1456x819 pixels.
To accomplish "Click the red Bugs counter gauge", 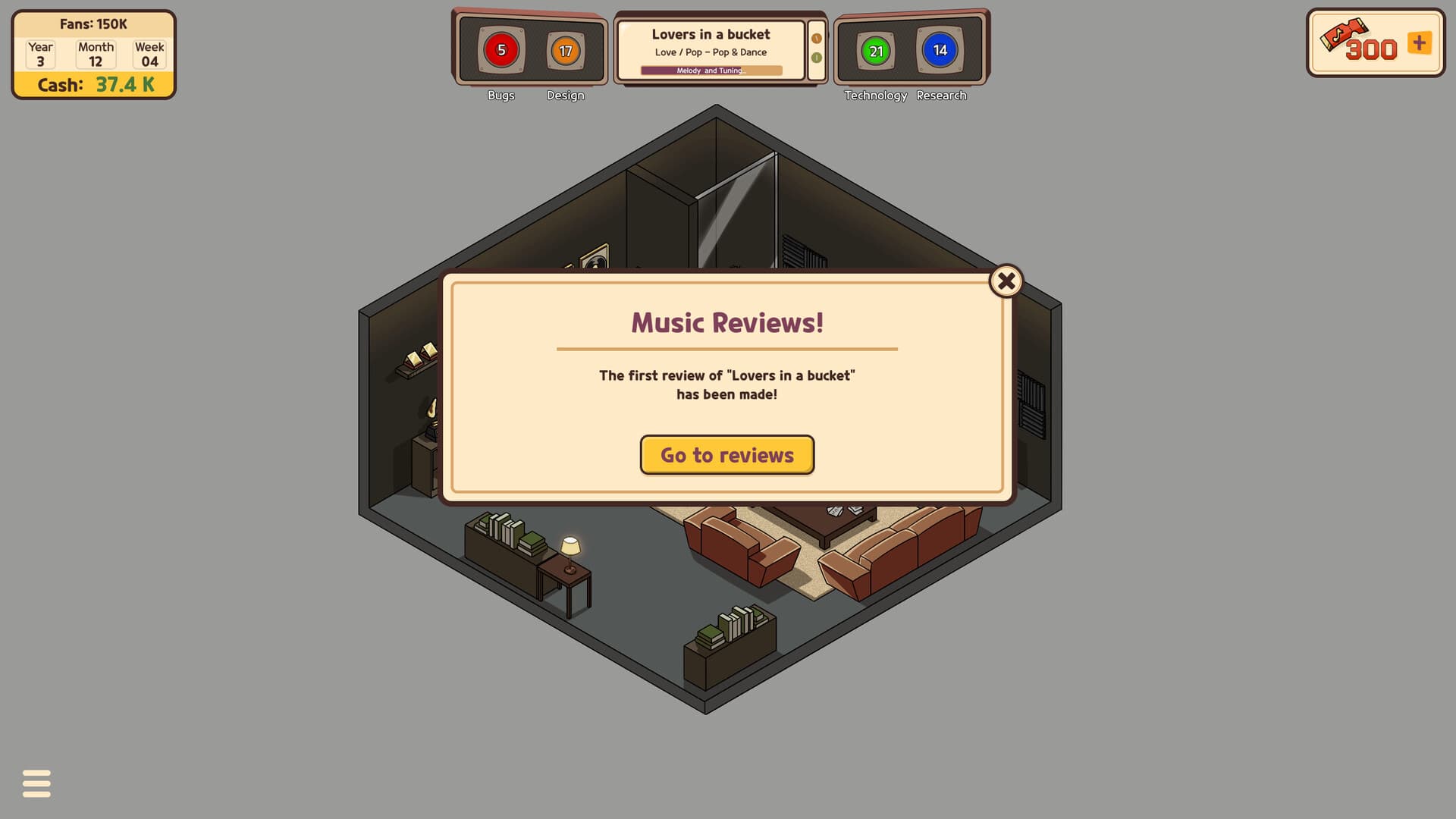I will click(x=501, y=50).
